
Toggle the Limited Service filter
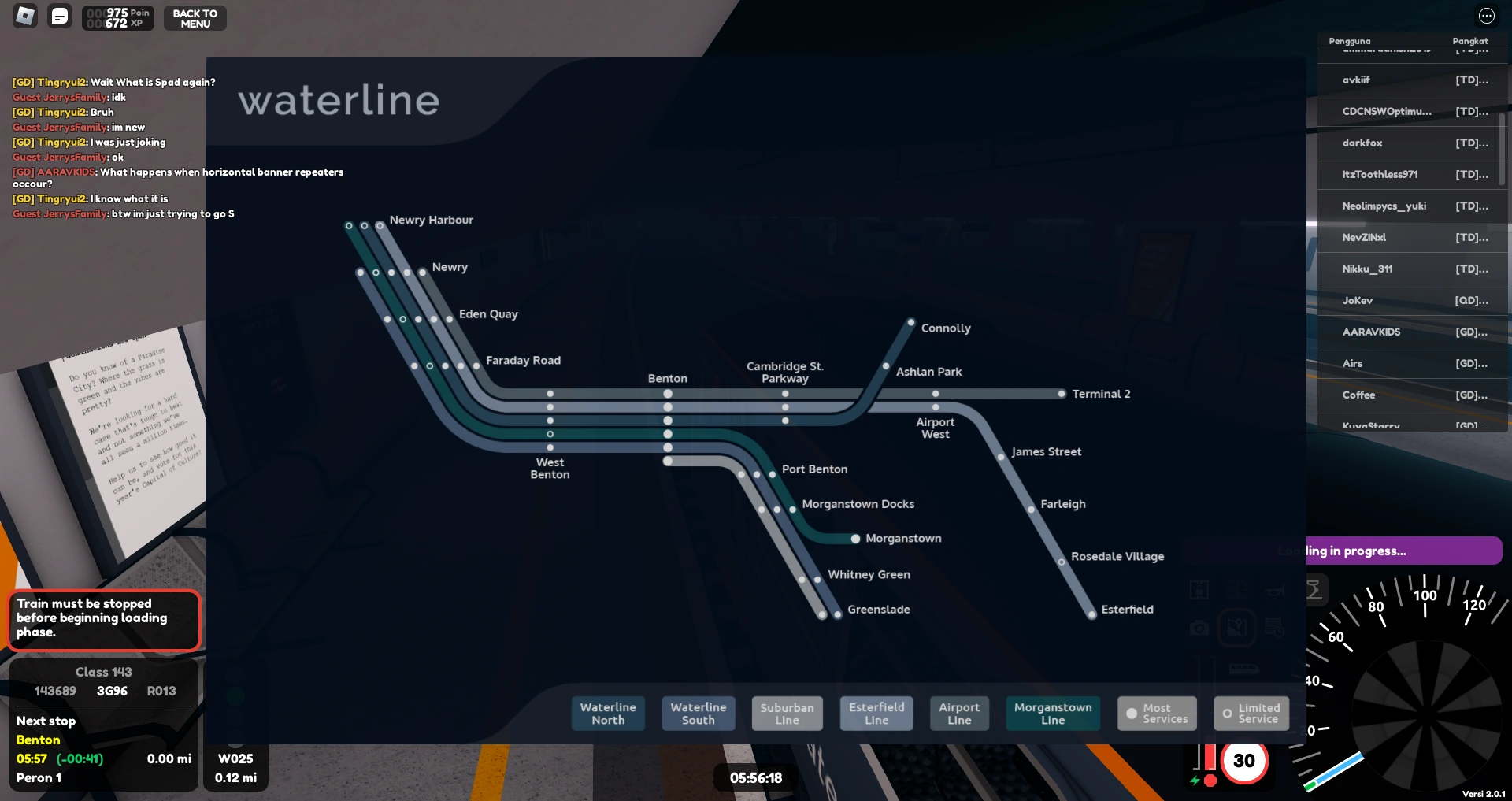pyautogui.click(x=1251, y=713)
